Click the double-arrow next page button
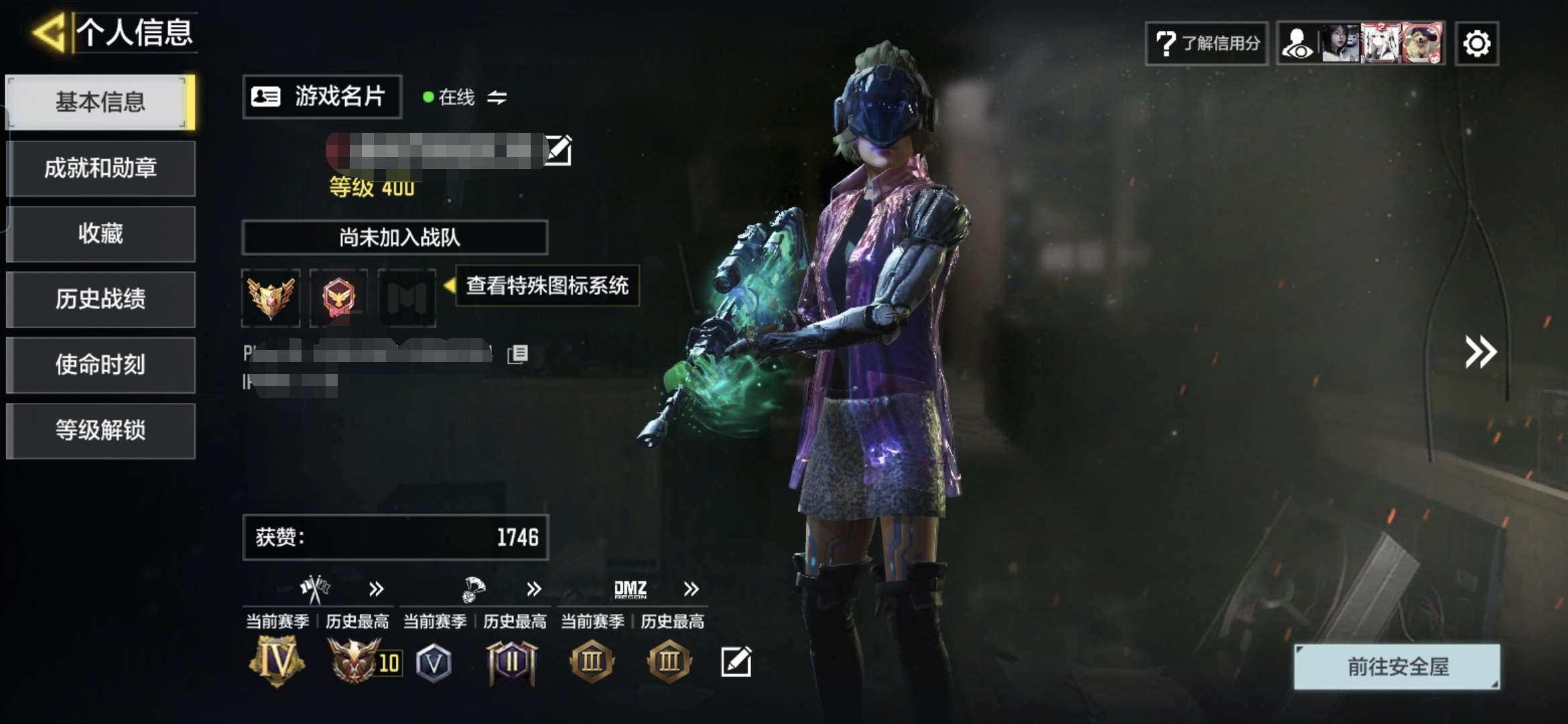The image size is (1568, 724). 1480,352
